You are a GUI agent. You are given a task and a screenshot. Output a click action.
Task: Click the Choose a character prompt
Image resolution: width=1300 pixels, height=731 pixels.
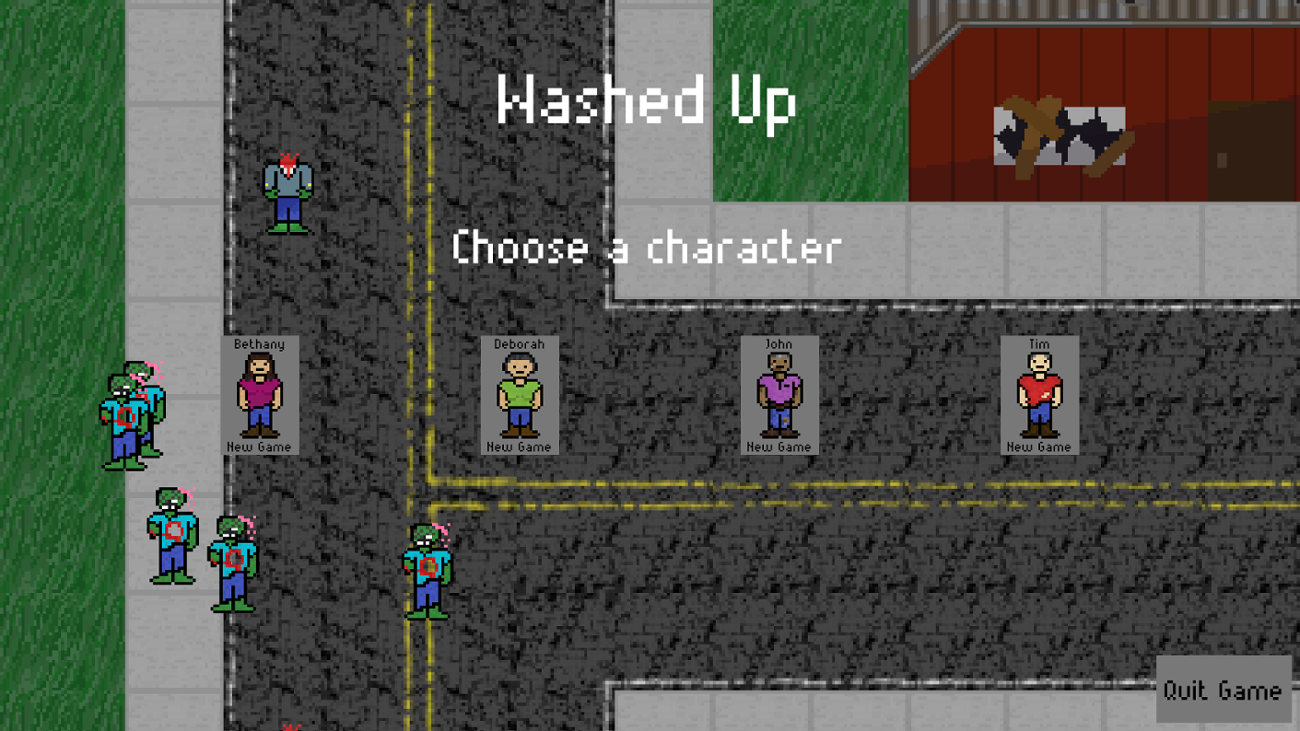click(x=645, y=248)
